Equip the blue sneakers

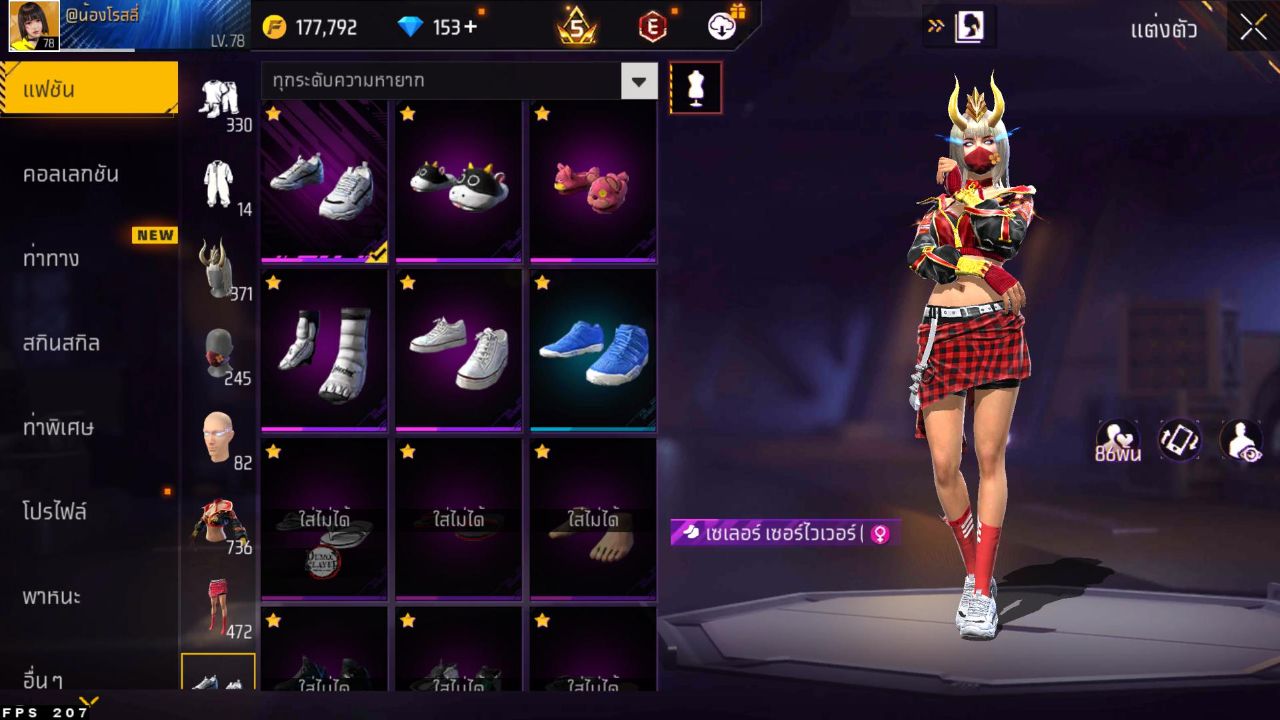(x=592, y=350)
